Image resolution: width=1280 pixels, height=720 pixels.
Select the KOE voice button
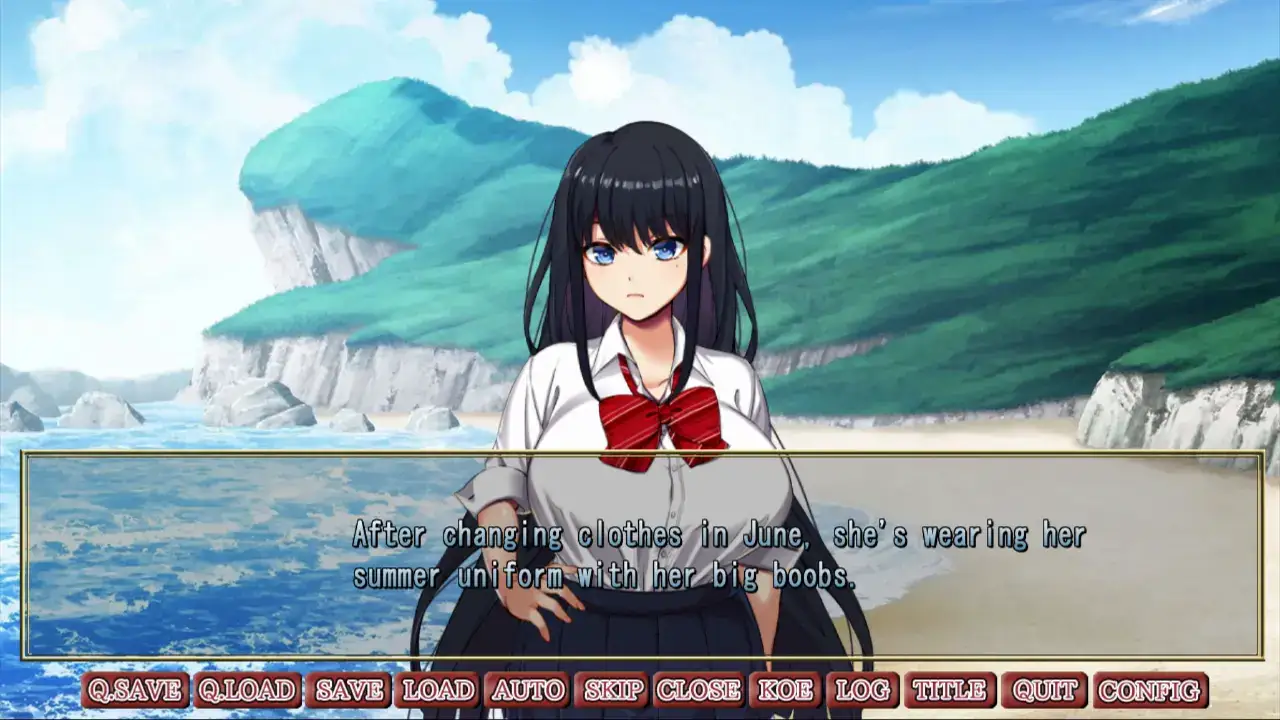point(785,690)
